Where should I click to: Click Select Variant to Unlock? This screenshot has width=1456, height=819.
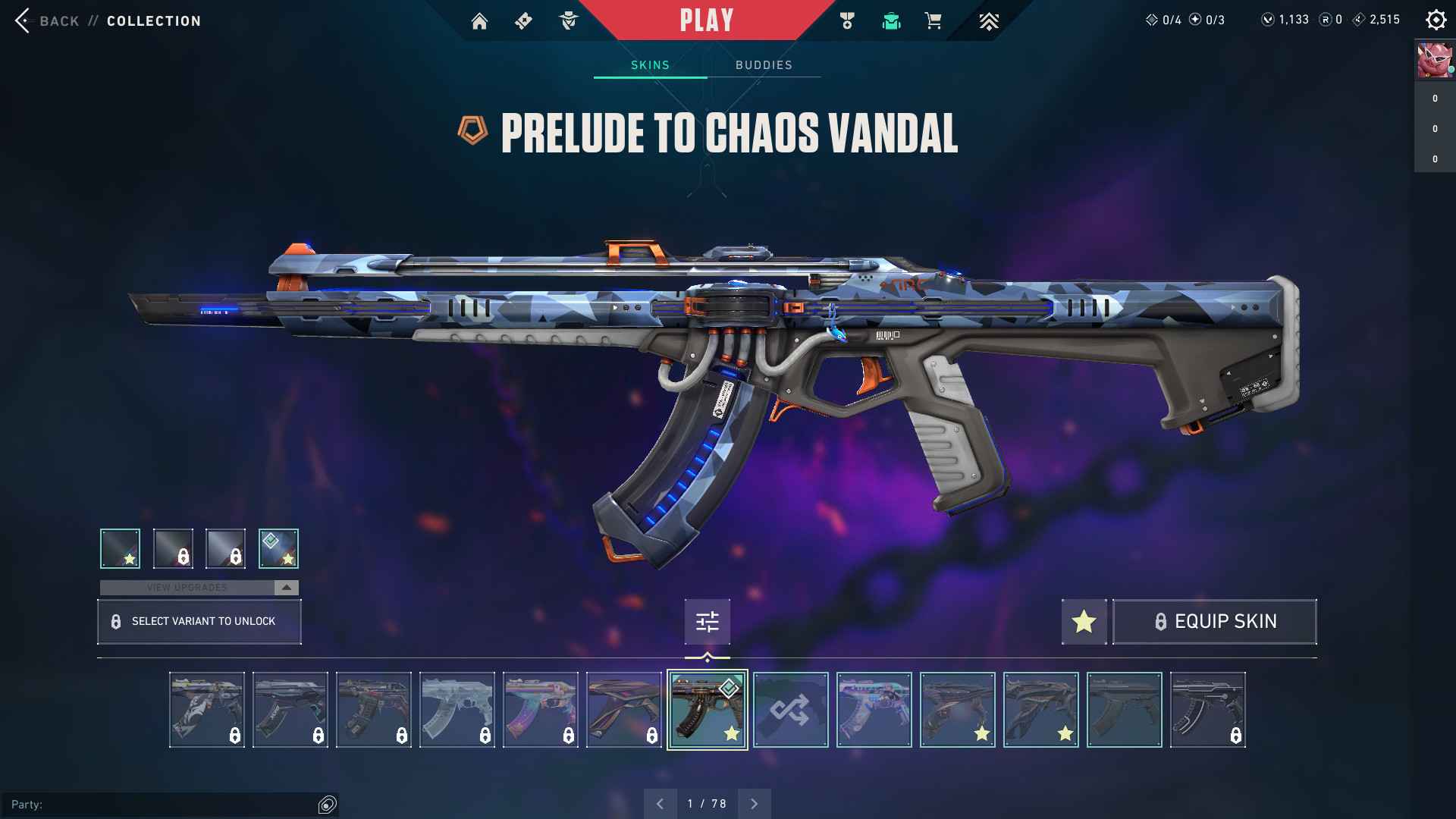point(199,622)
